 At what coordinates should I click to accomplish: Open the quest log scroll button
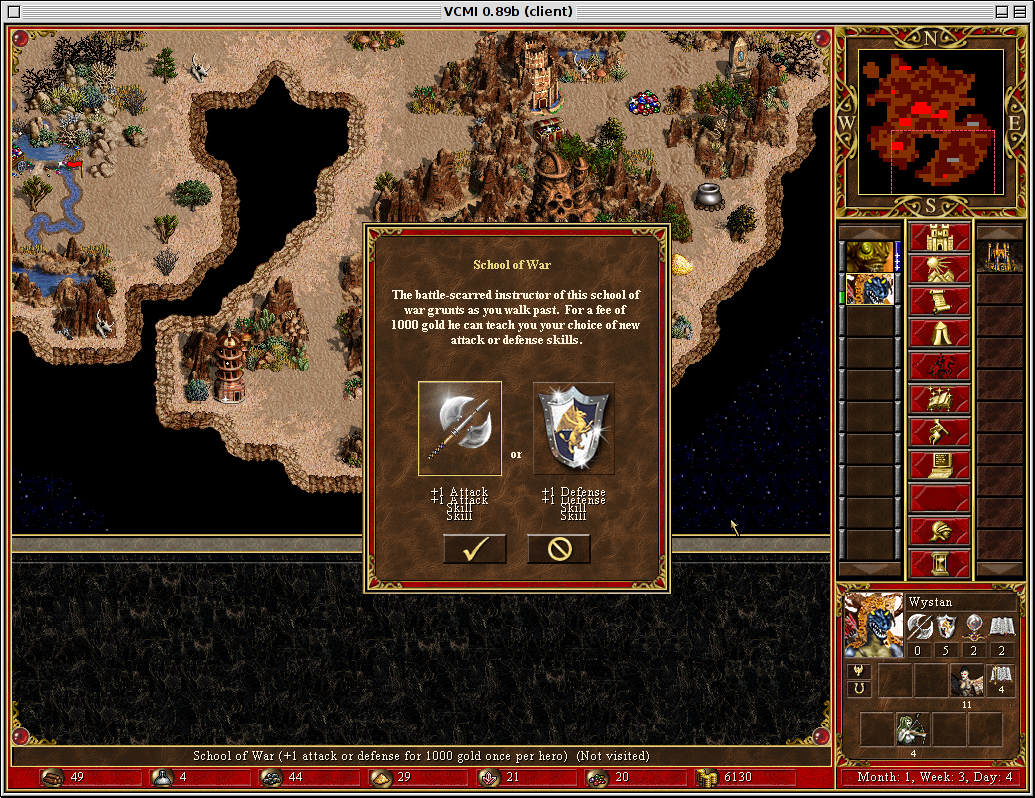click(x=939, y=302)
